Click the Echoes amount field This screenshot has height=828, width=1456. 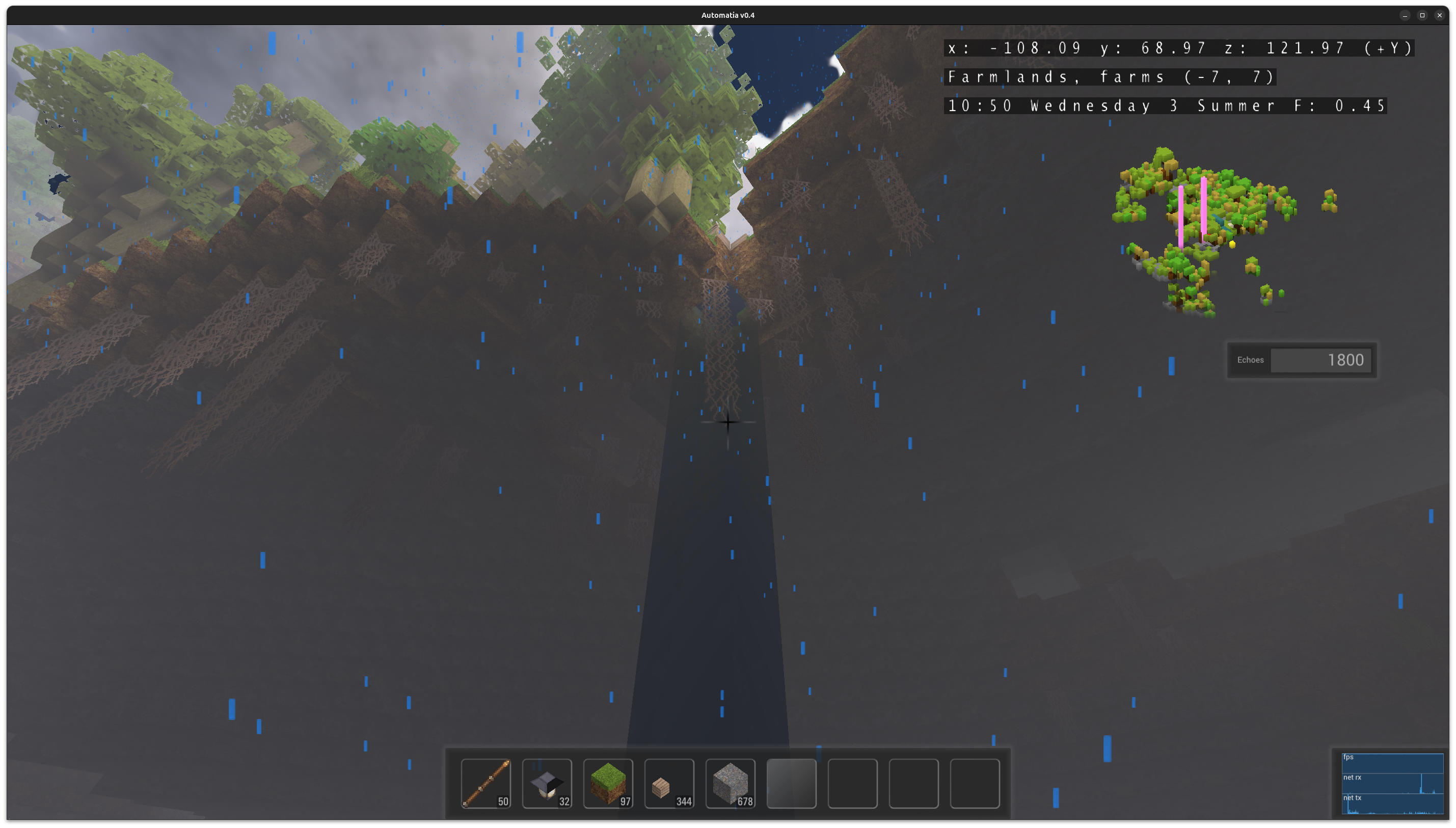tap(1320, 360)
